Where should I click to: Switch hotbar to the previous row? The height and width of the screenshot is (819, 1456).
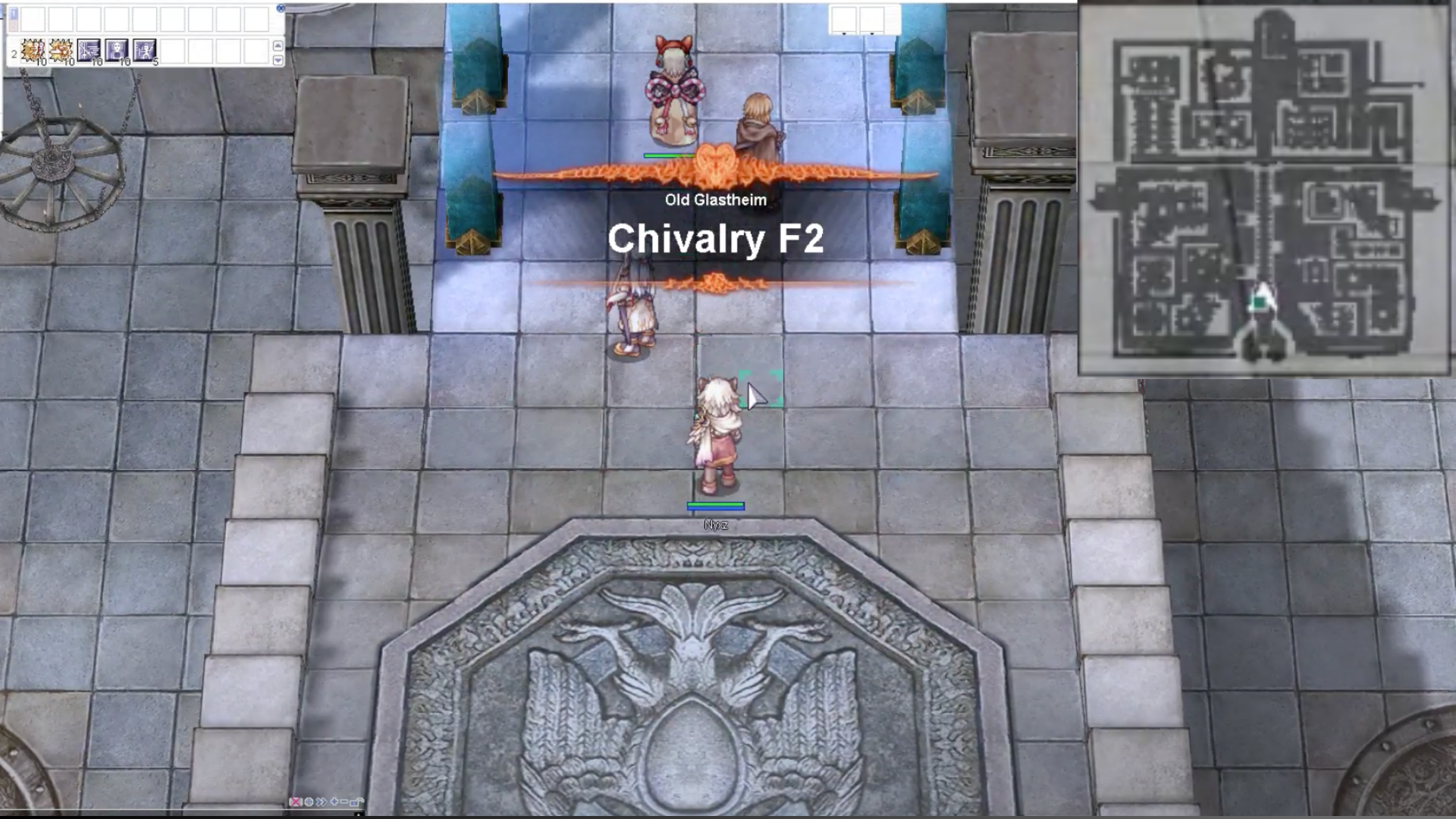(278, 45)
